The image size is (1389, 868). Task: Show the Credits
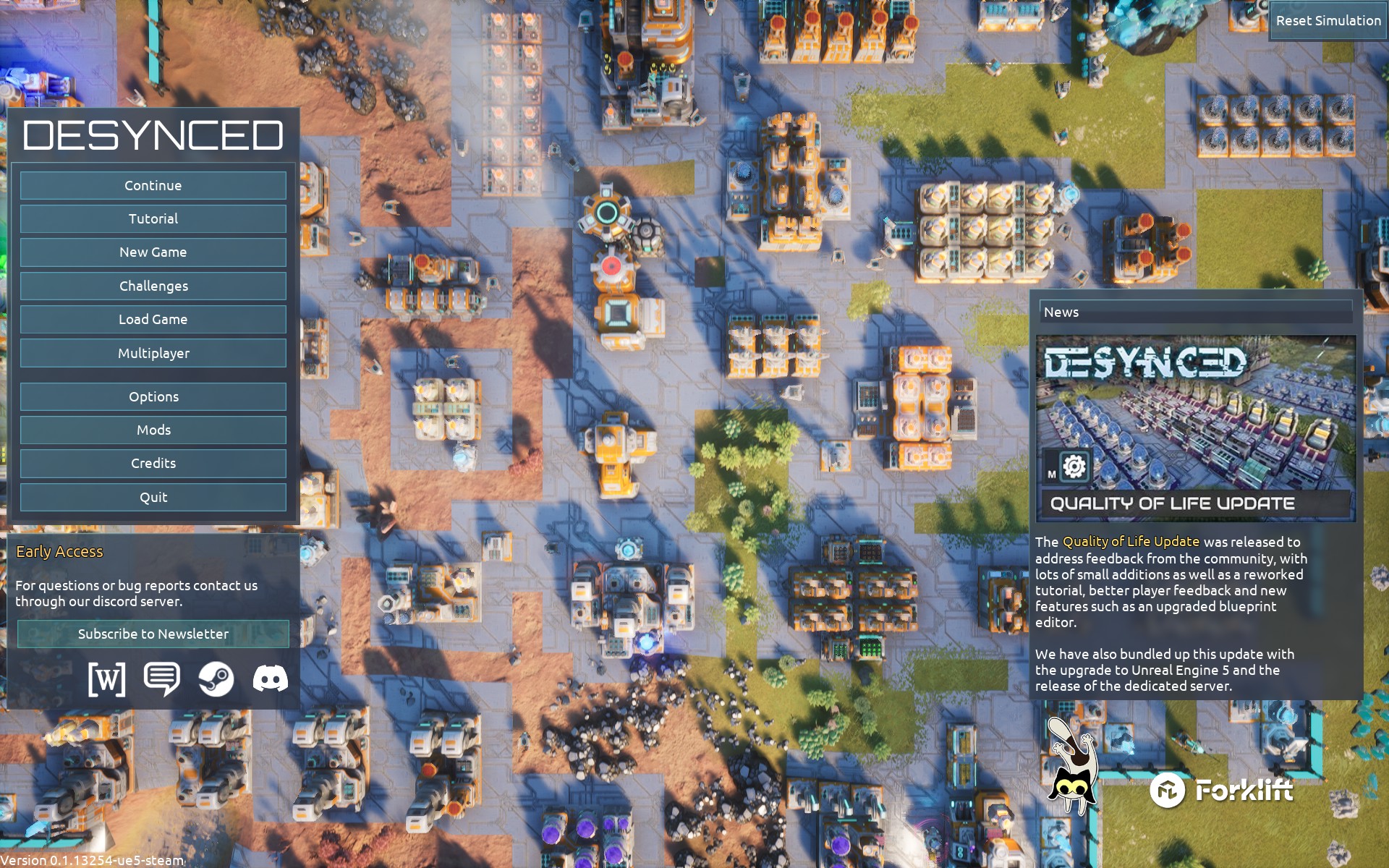pos(153,464)
